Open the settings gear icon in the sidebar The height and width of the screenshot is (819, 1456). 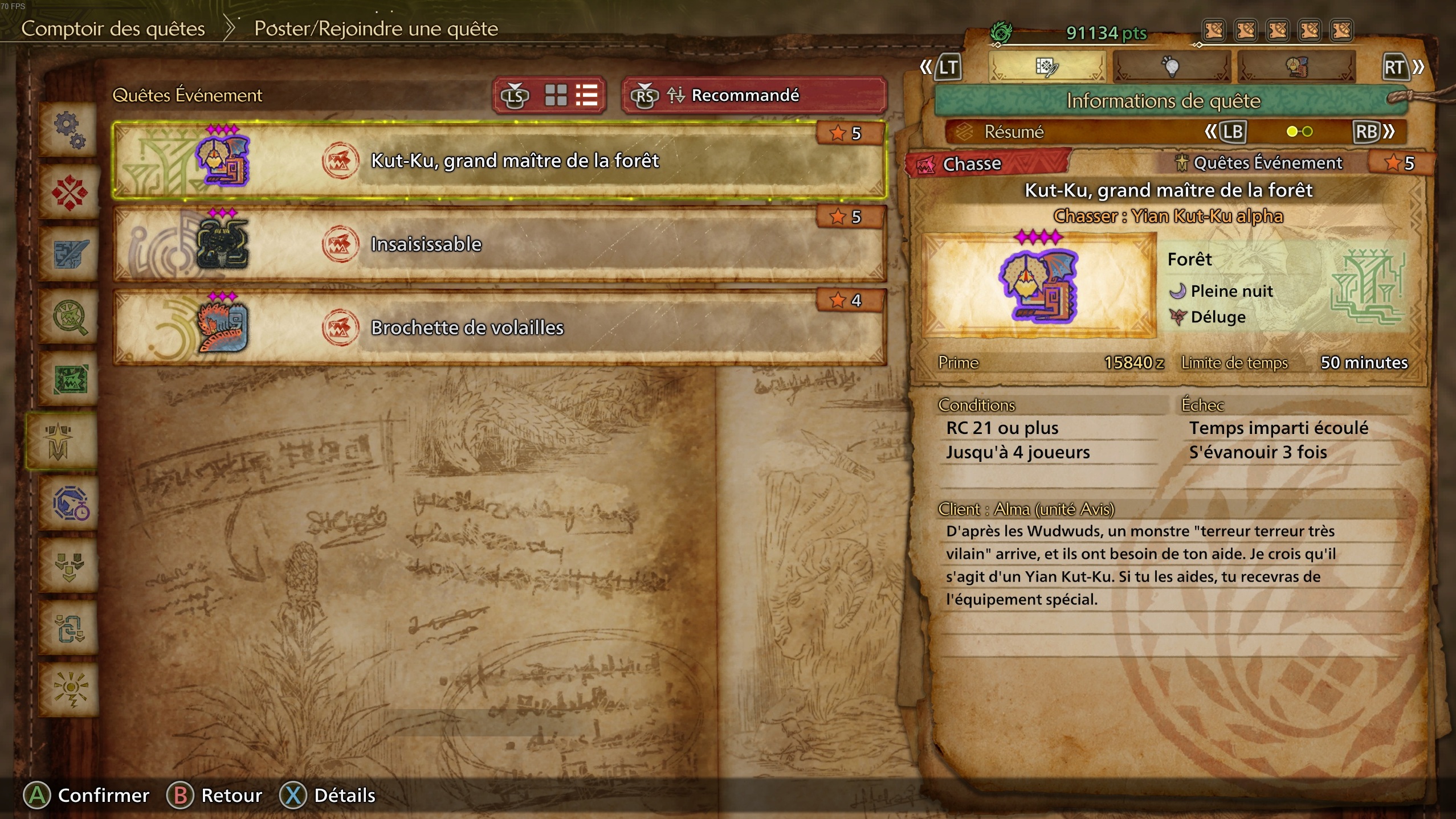click(x=68, y=130)
